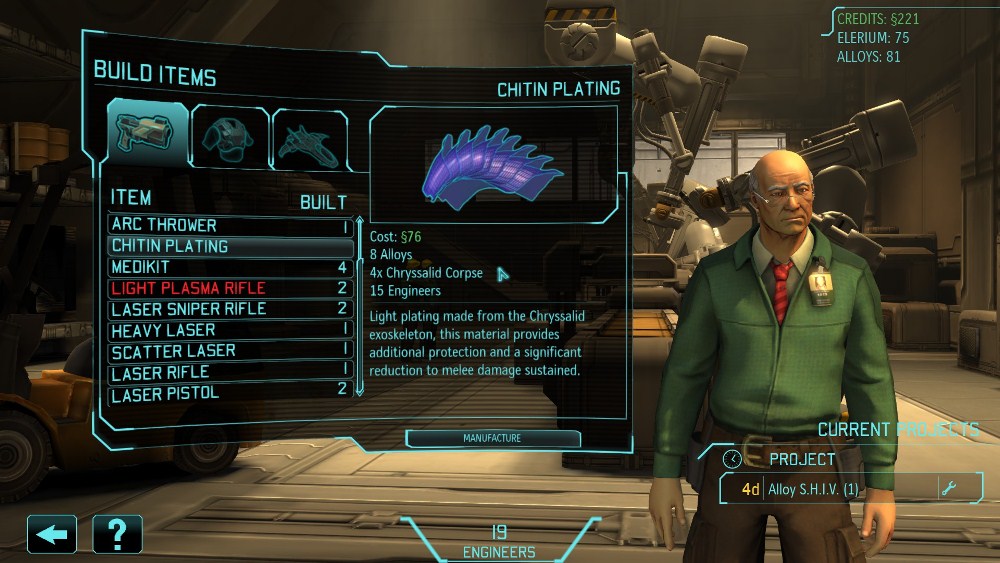Switch to the weapons category tab
1000x563 pixels.
(x=148, y=133)
